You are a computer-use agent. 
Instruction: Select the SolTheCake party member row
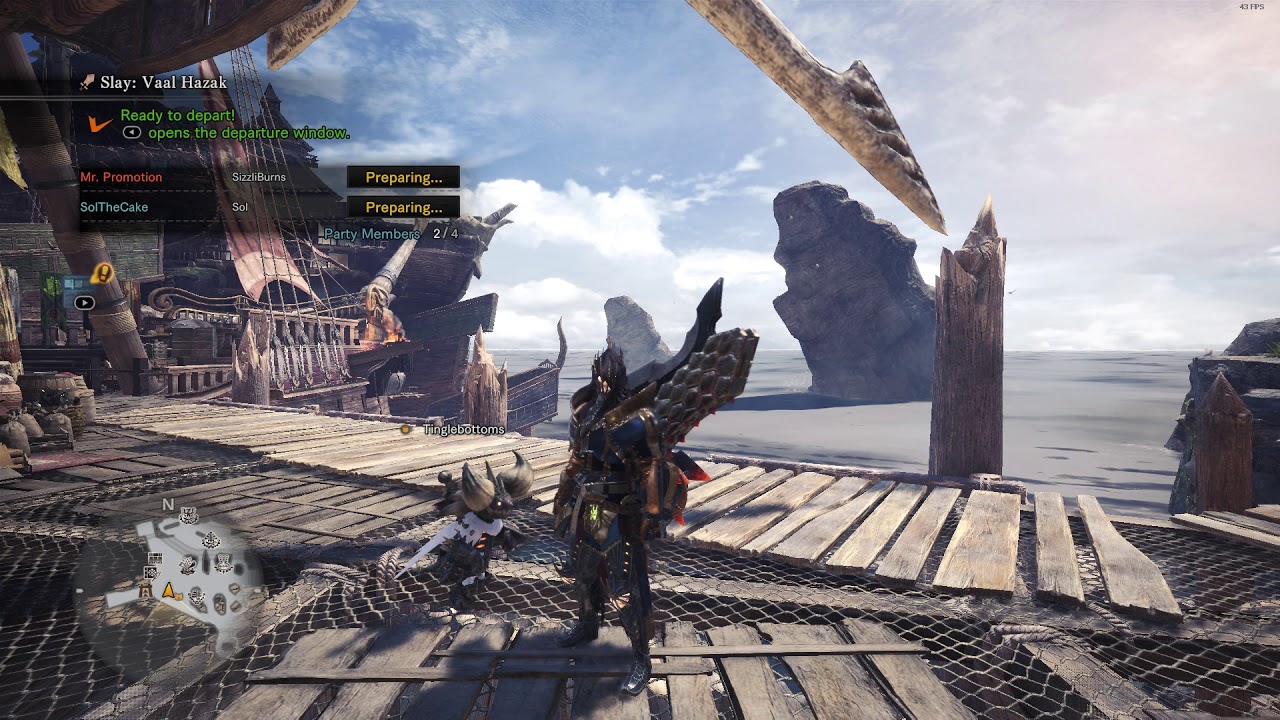point(114,207)
